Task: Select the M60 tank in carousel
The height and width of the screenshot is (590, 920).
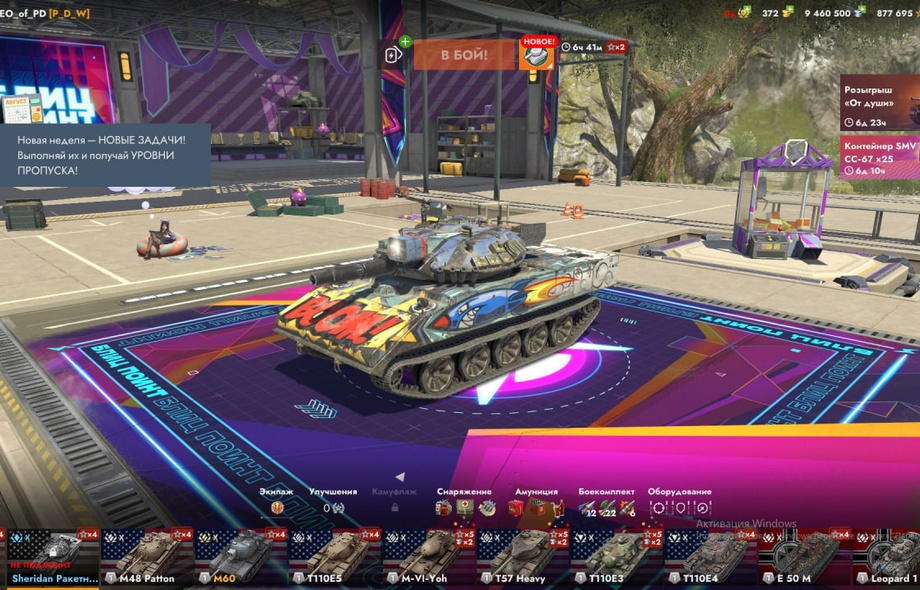Action: (x=241, y=557)
